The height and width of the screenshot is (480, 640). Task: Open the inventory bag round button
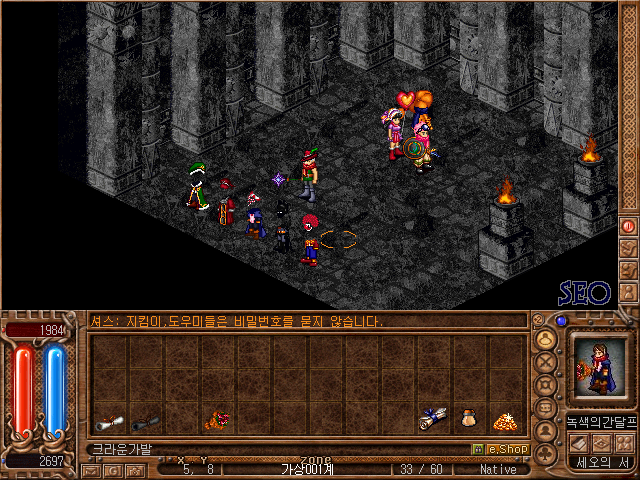(547, 337)
